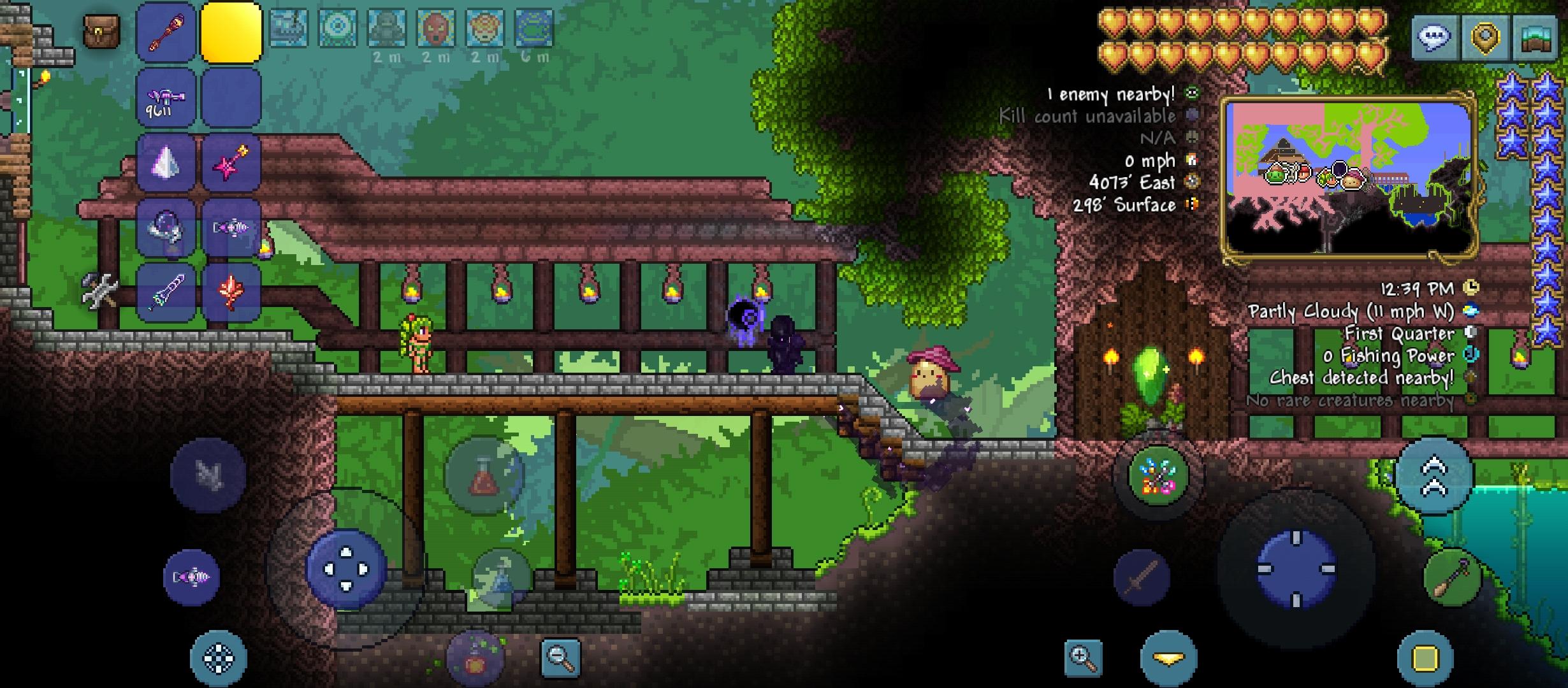Screen dimensions: 1568x688
Task: Tap the Depth Meter showing 298' Surface
Action: click(x=1191, y=204)
